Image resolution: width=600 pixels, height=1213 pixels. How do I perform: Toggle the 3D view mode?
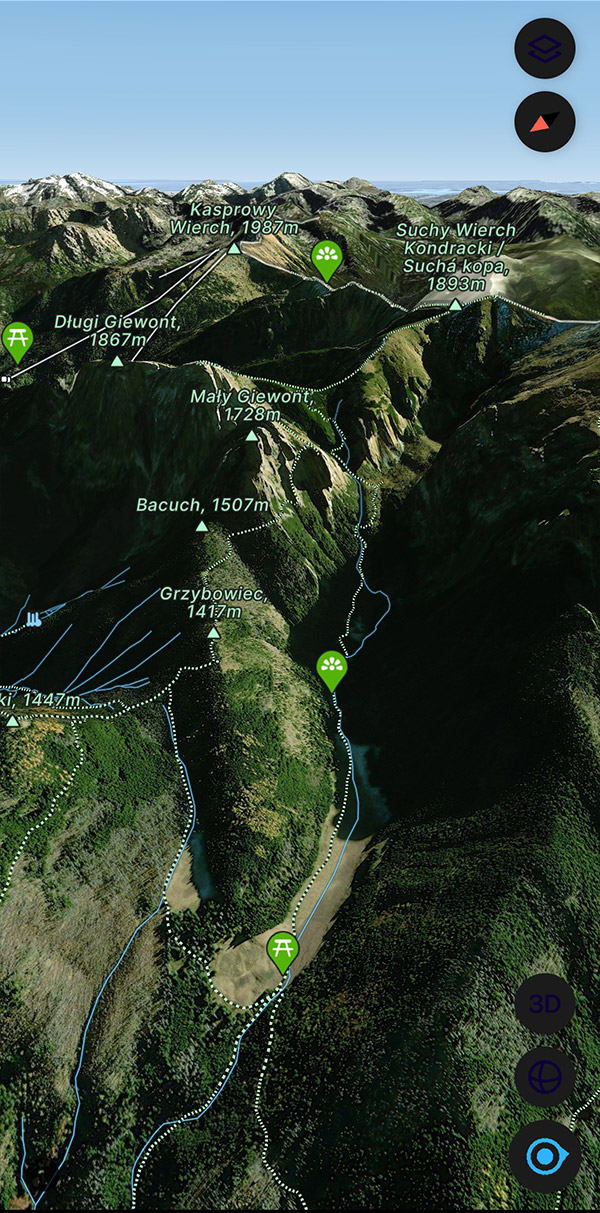click(544, 1004)
